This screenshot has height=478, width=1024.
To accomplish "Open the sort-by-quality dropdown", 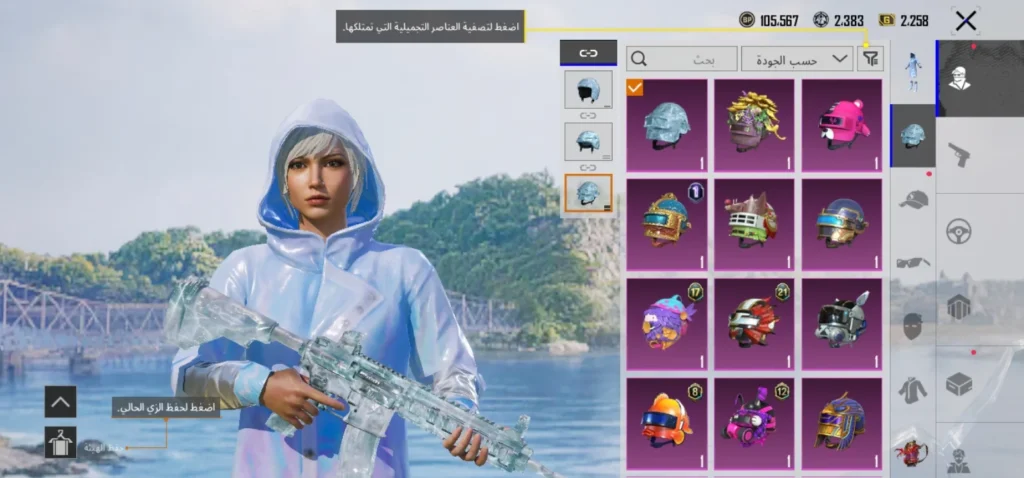I will click(x=797, y=59).
